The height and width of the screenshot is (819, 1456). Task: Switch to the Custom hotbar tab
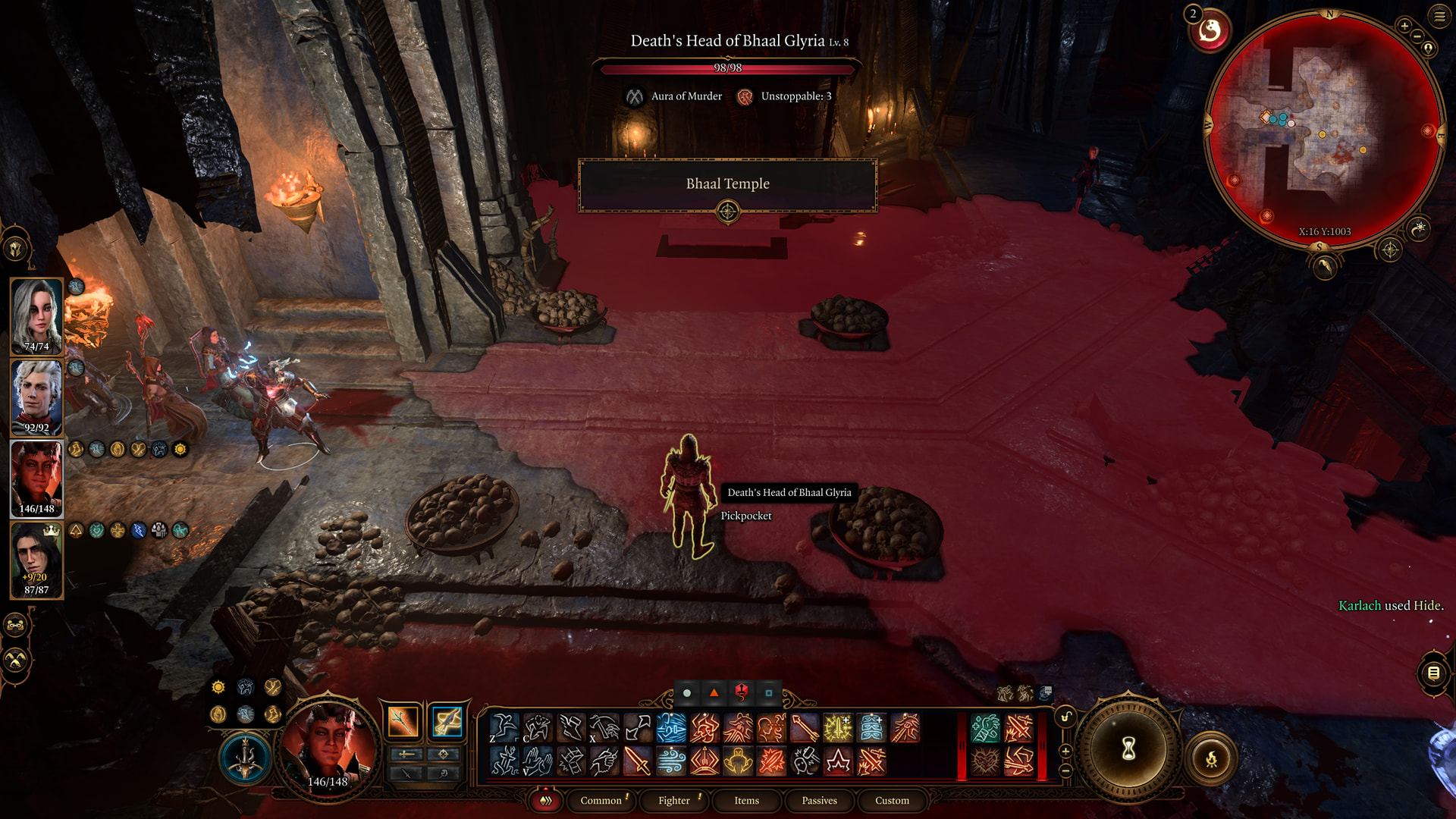(892, 800)
